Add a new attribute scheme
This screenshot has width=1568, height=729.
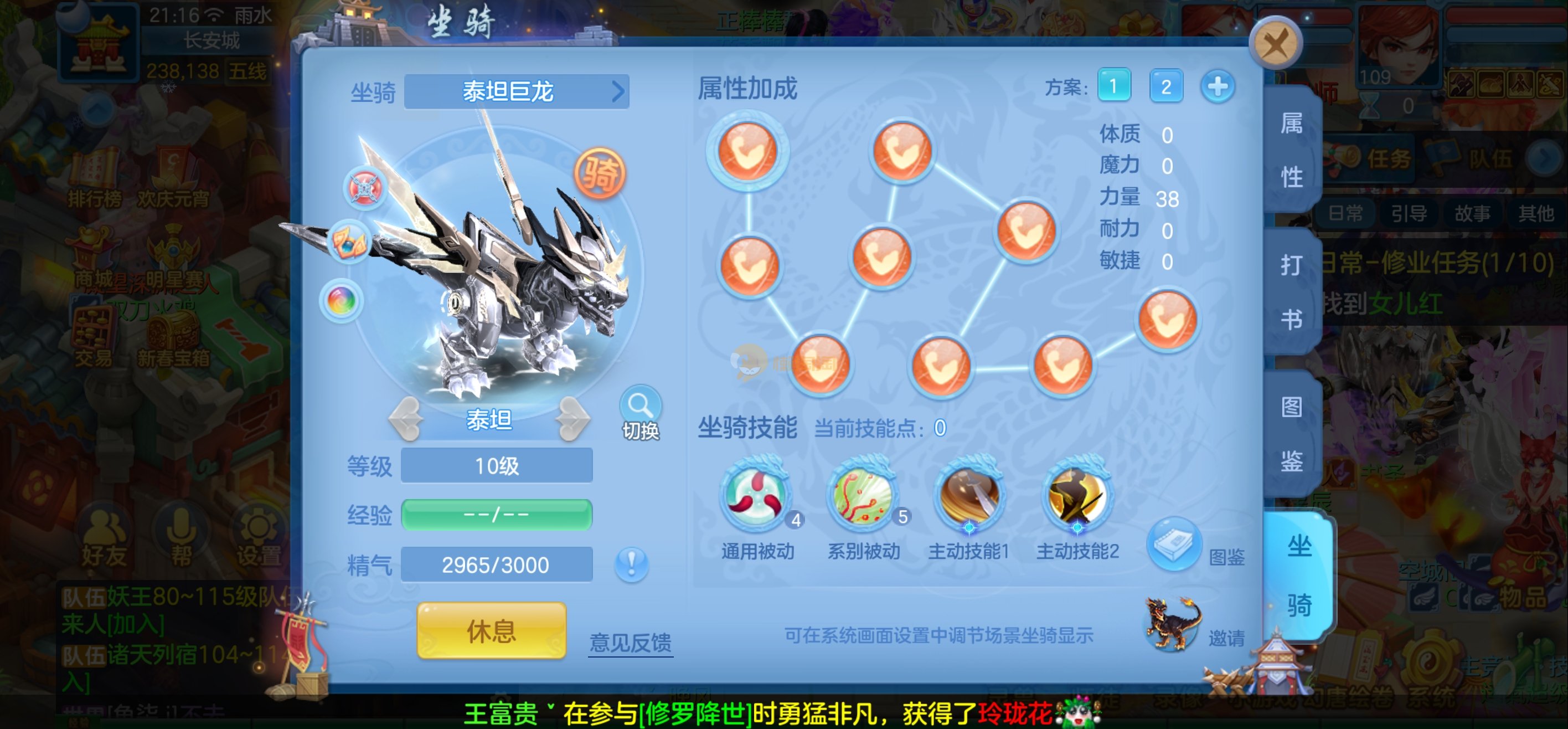coord(1218,86)
